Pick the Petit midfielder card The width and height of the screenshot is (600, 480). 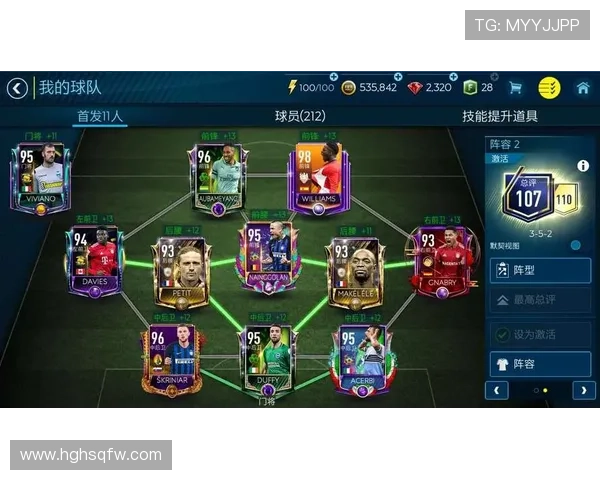(180, 268)
